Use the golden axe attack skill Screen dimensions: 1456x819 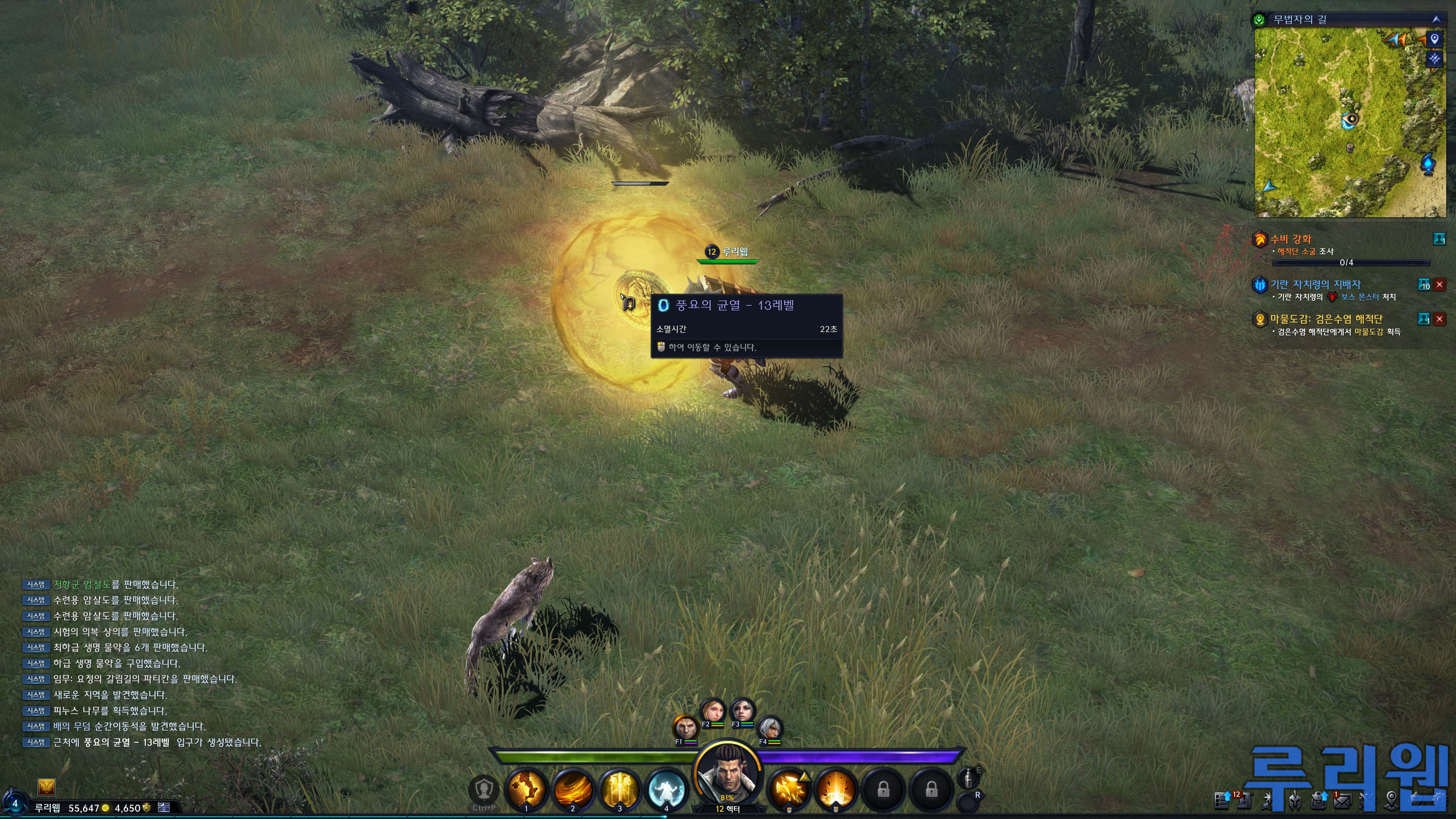click(789, 789)
